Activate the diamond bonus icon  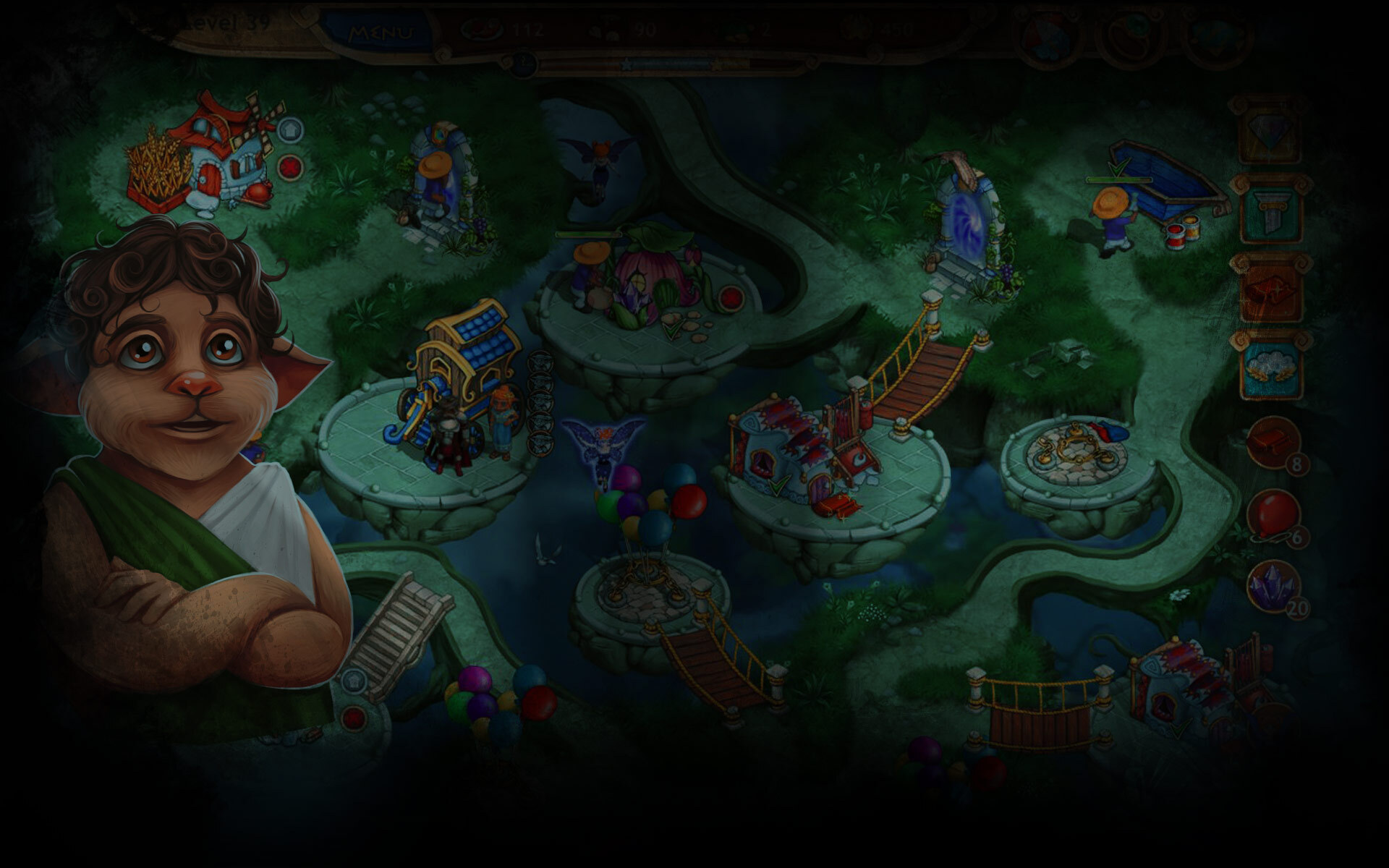[1271, 132]
